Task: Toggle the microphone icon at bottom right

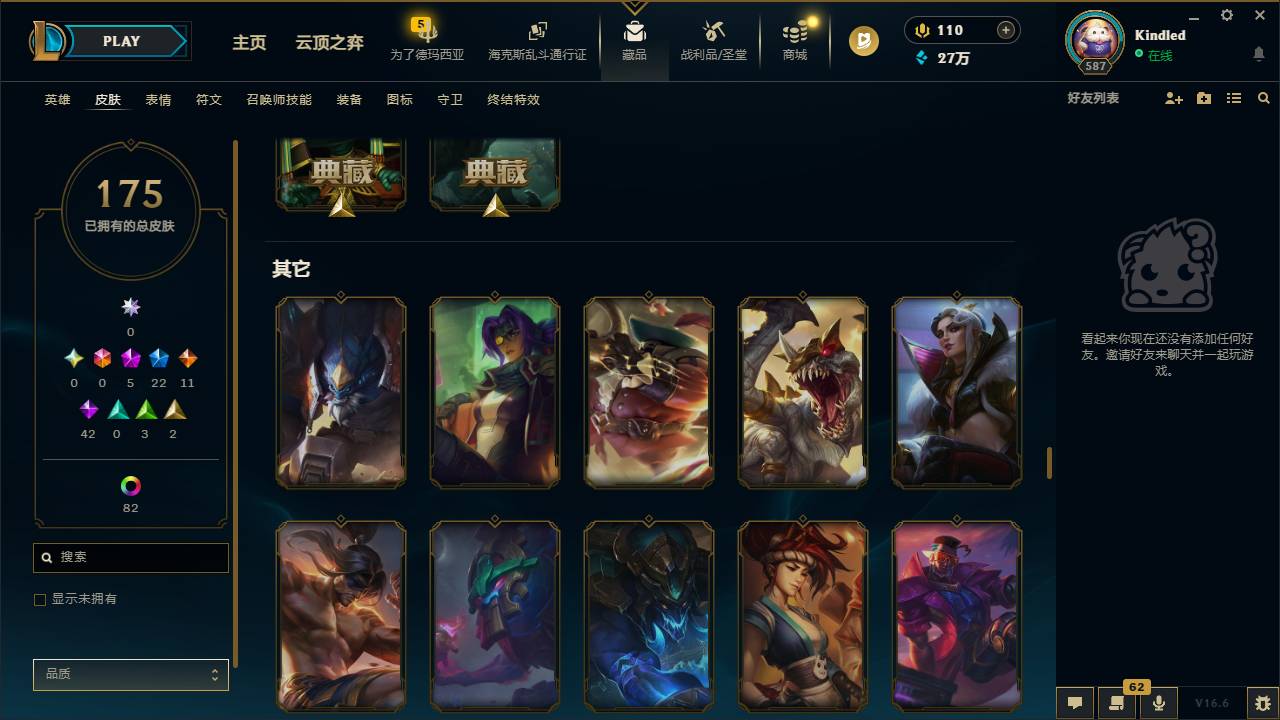Action: (1157, 704)
